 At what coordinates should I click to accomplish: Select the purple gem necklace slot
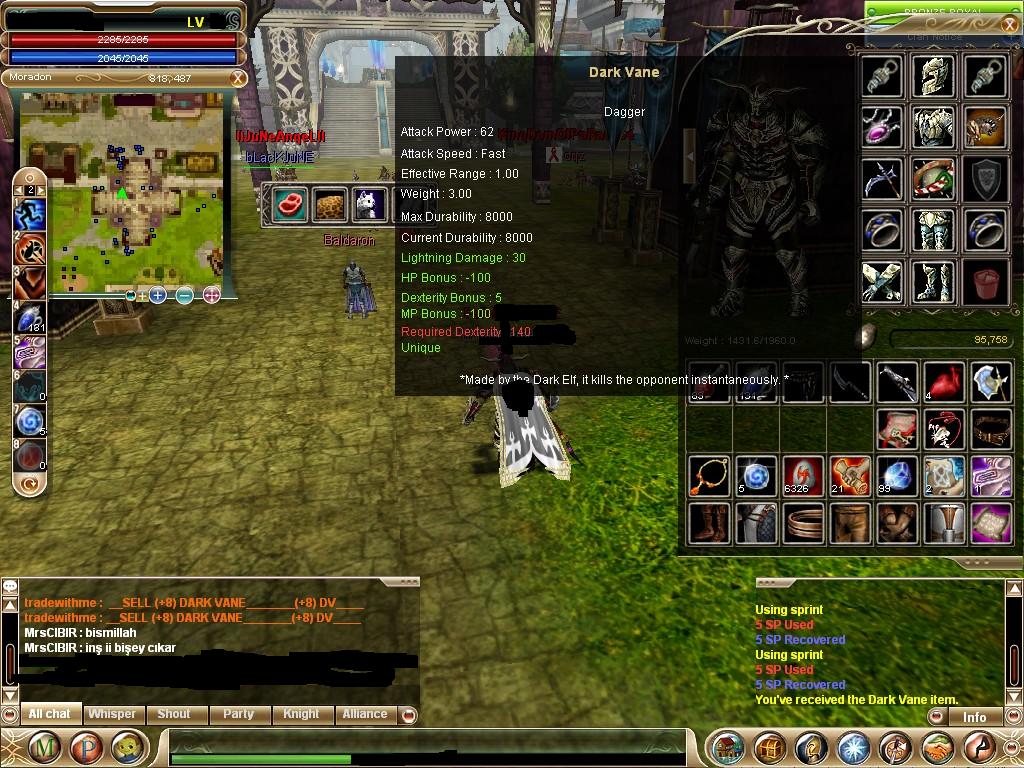click(x=882, y=127)
